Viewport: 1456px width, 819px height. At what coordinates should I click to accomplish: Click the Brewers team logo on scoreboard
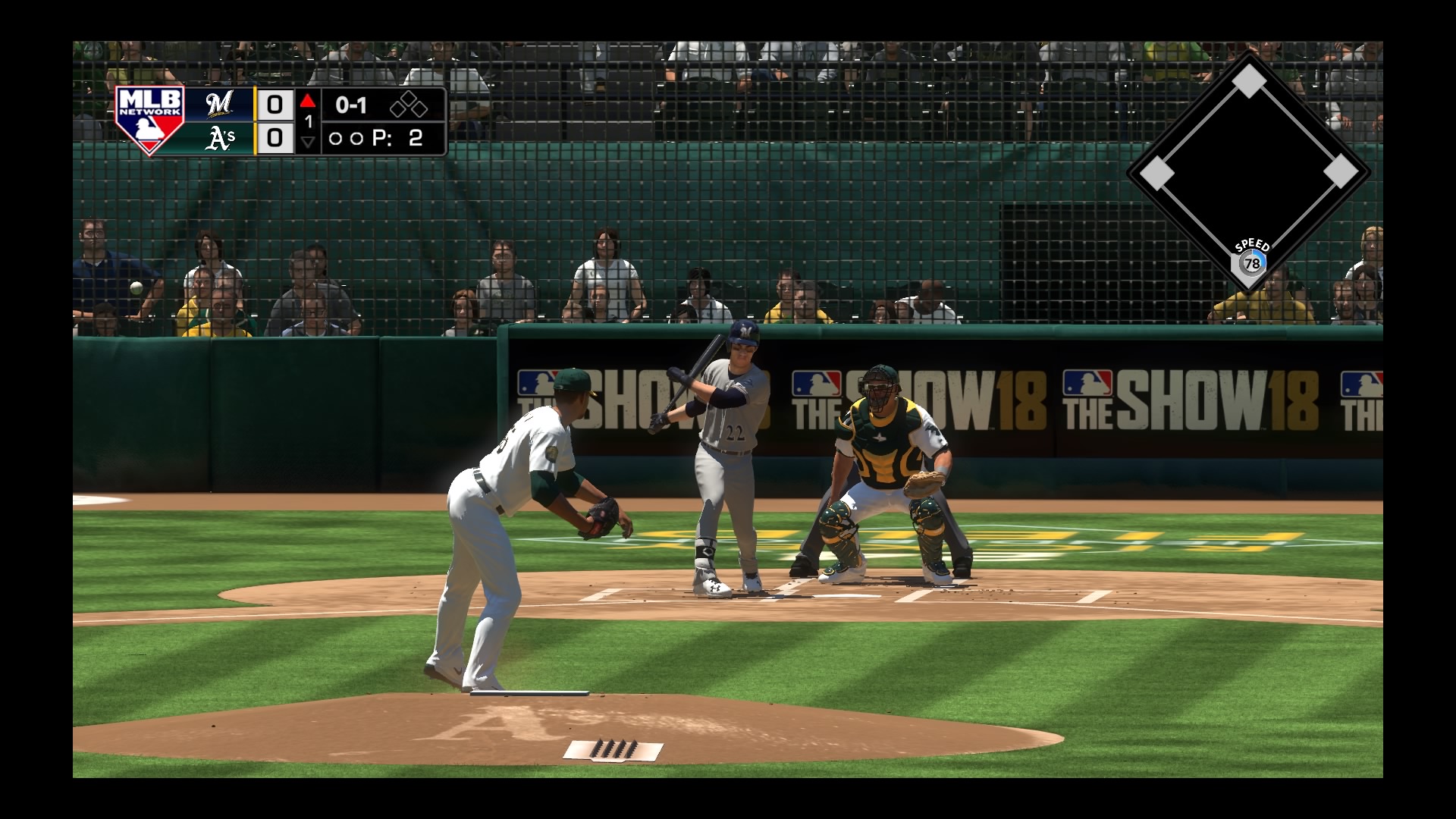219,104
